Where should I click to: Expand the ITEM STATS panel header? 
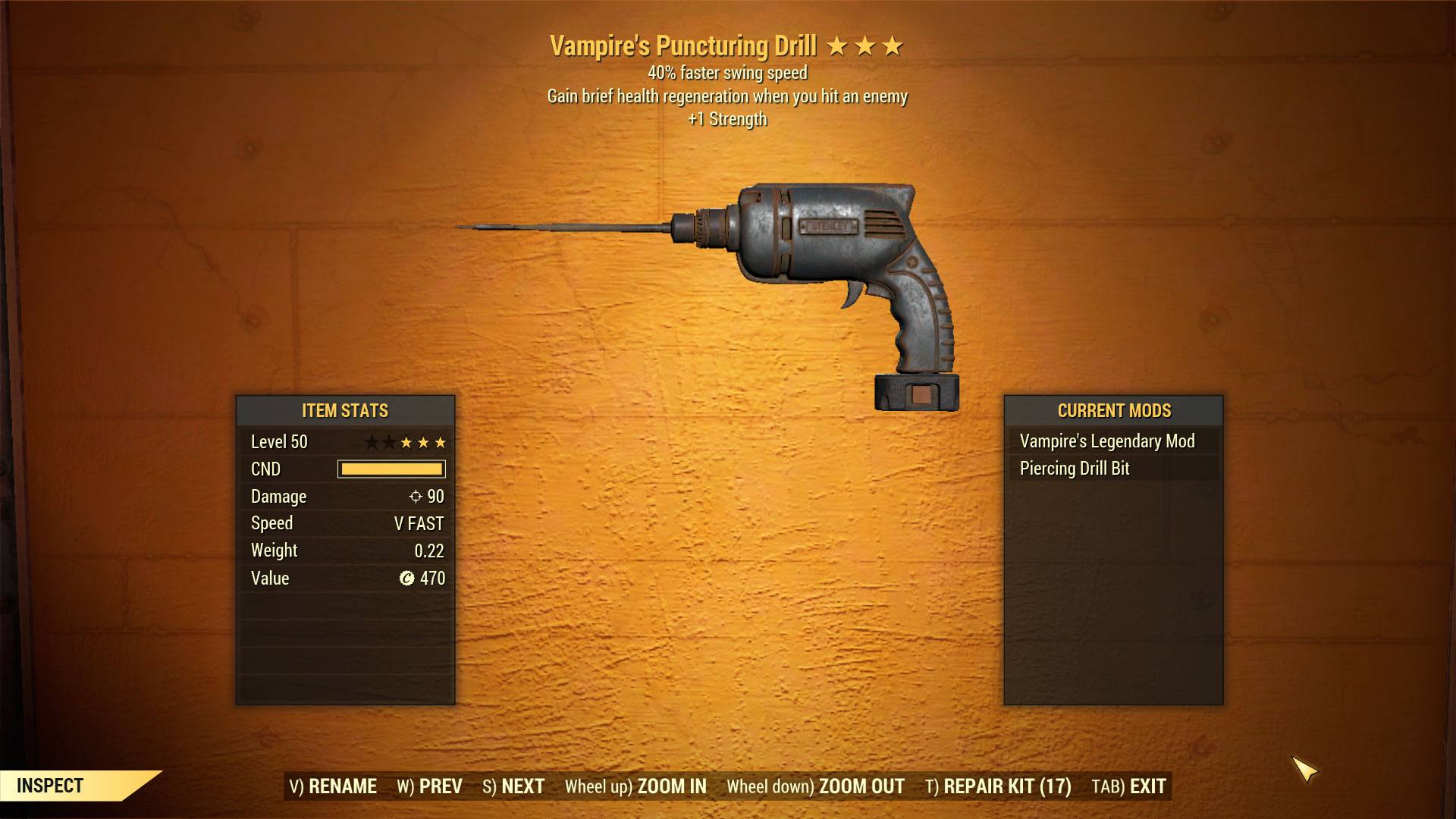point(345,410)
